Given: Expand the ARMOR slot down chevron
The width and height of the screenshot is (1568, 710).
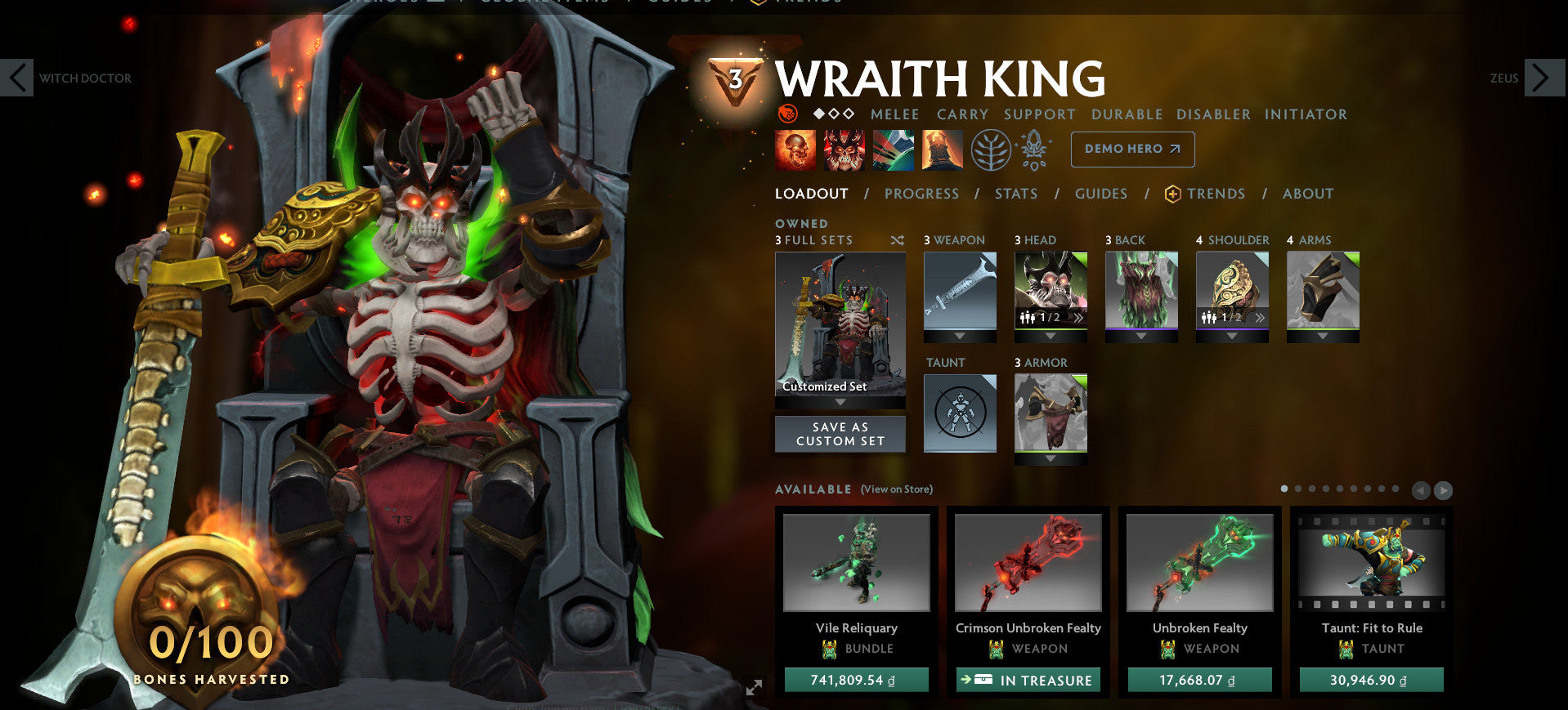Looking at the screenshot, I should 1051,459.
